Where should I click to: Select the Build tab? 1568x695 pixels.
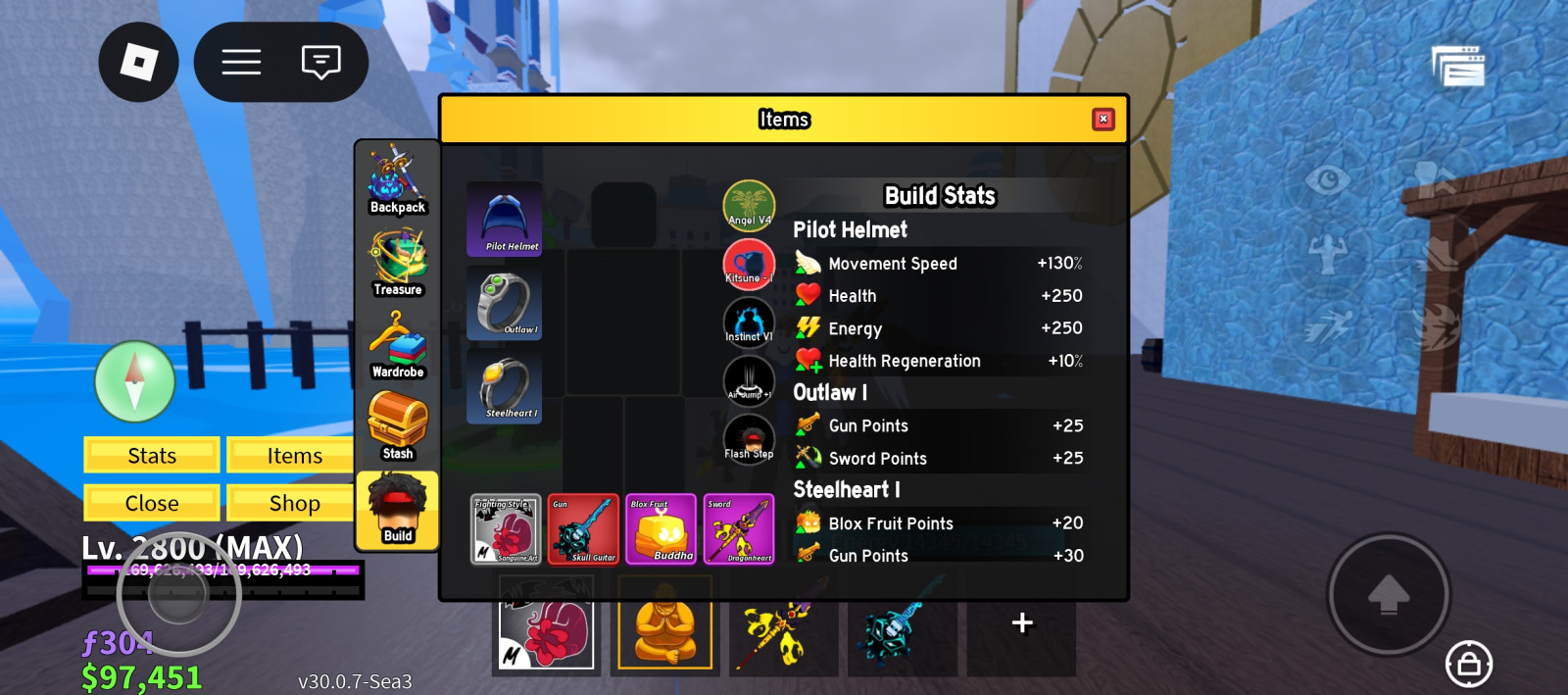coord(397,509)
